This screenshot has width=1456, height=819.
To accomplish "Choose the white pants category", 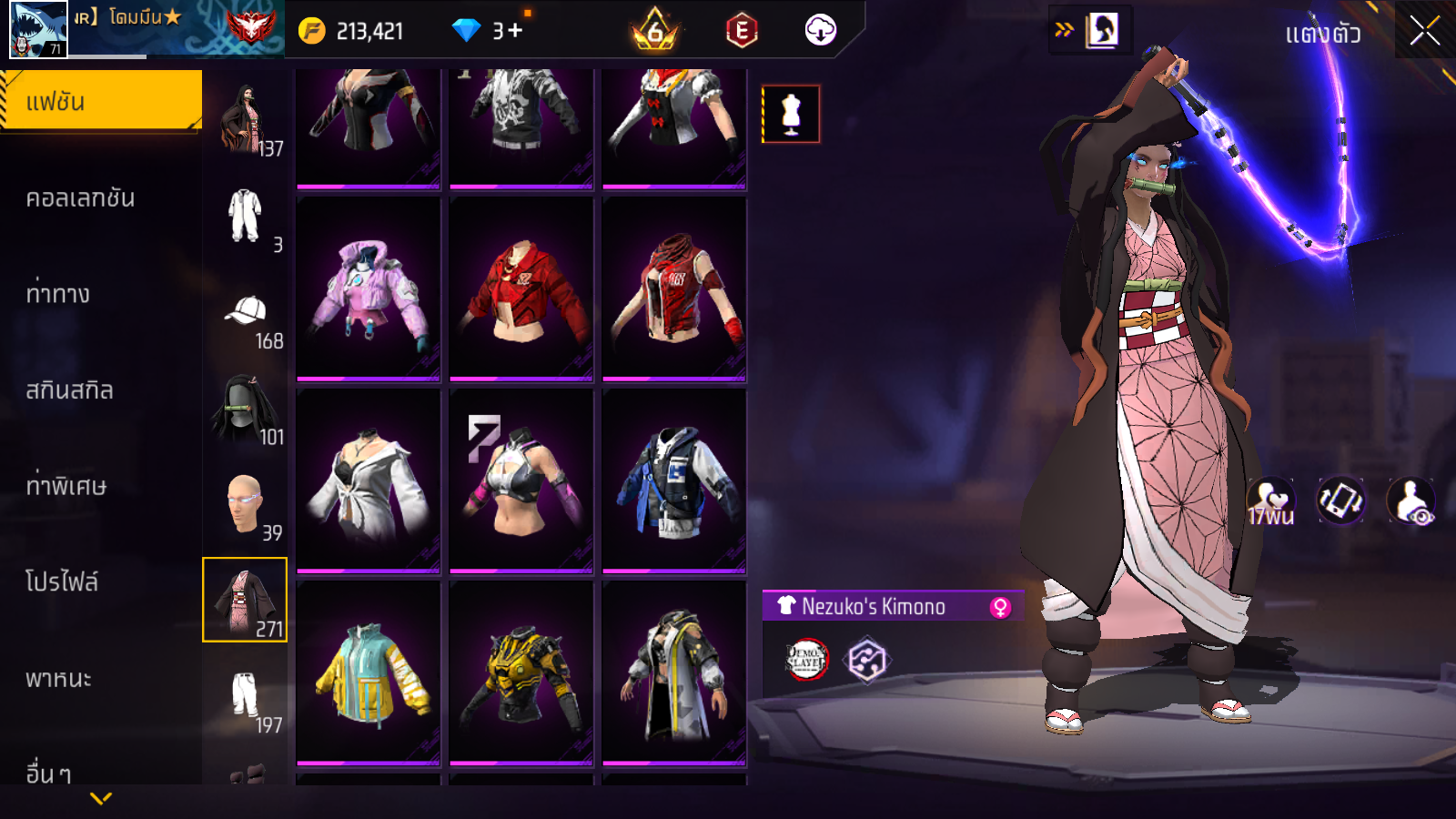I will pos(245,696).
